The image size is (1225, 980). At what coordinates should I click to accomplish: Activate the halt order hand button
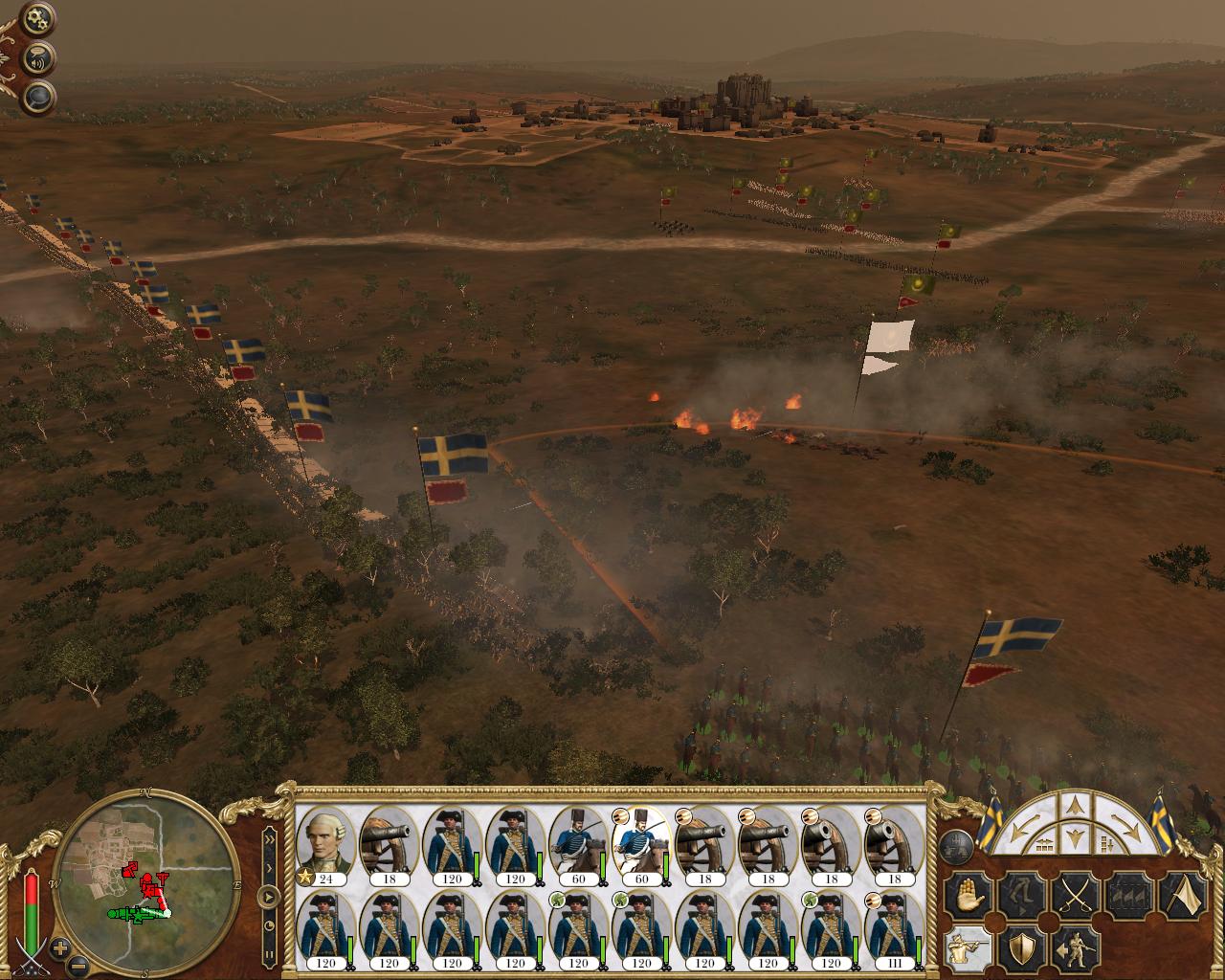[966, 896]
